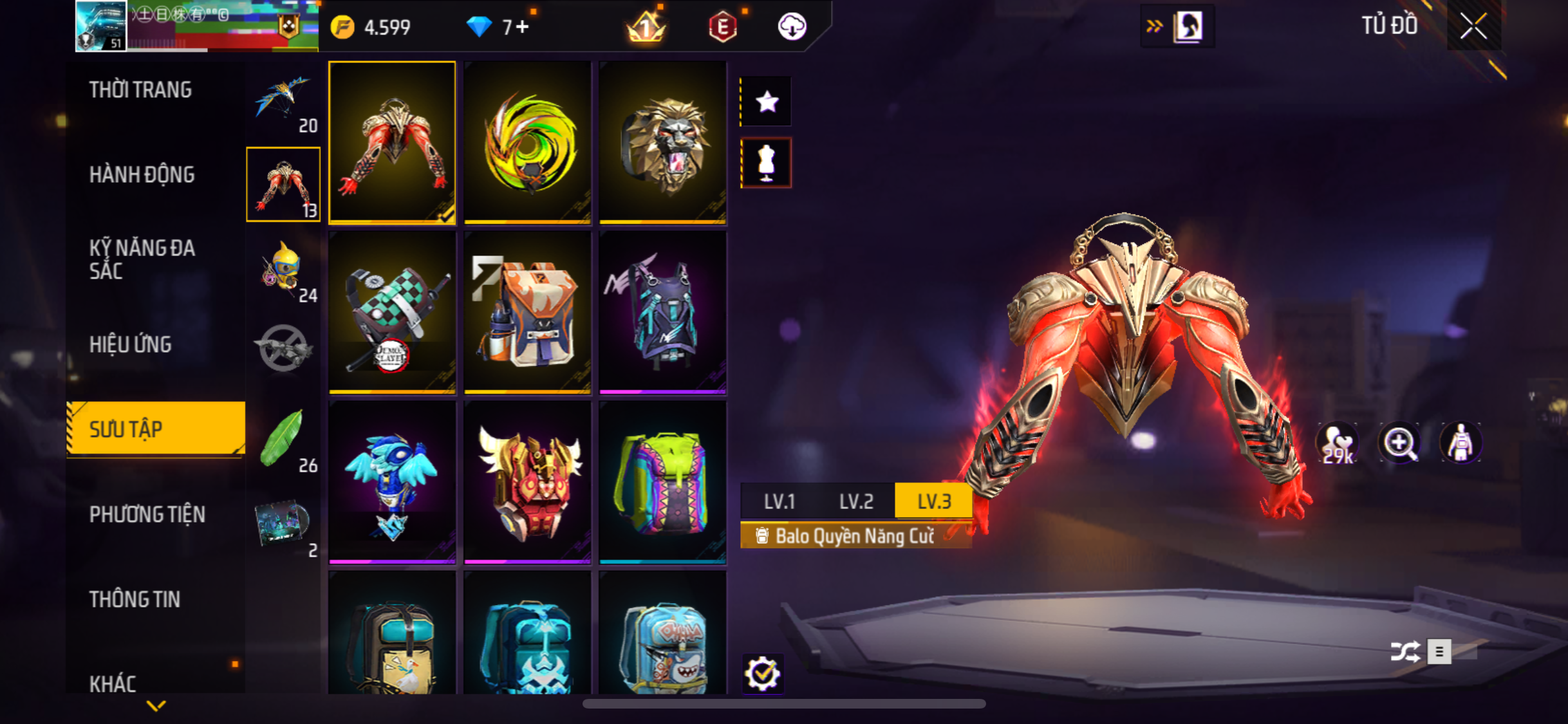Go to the Hiệu Ứng category
The image size is (1568, 724).
point(130,345)
